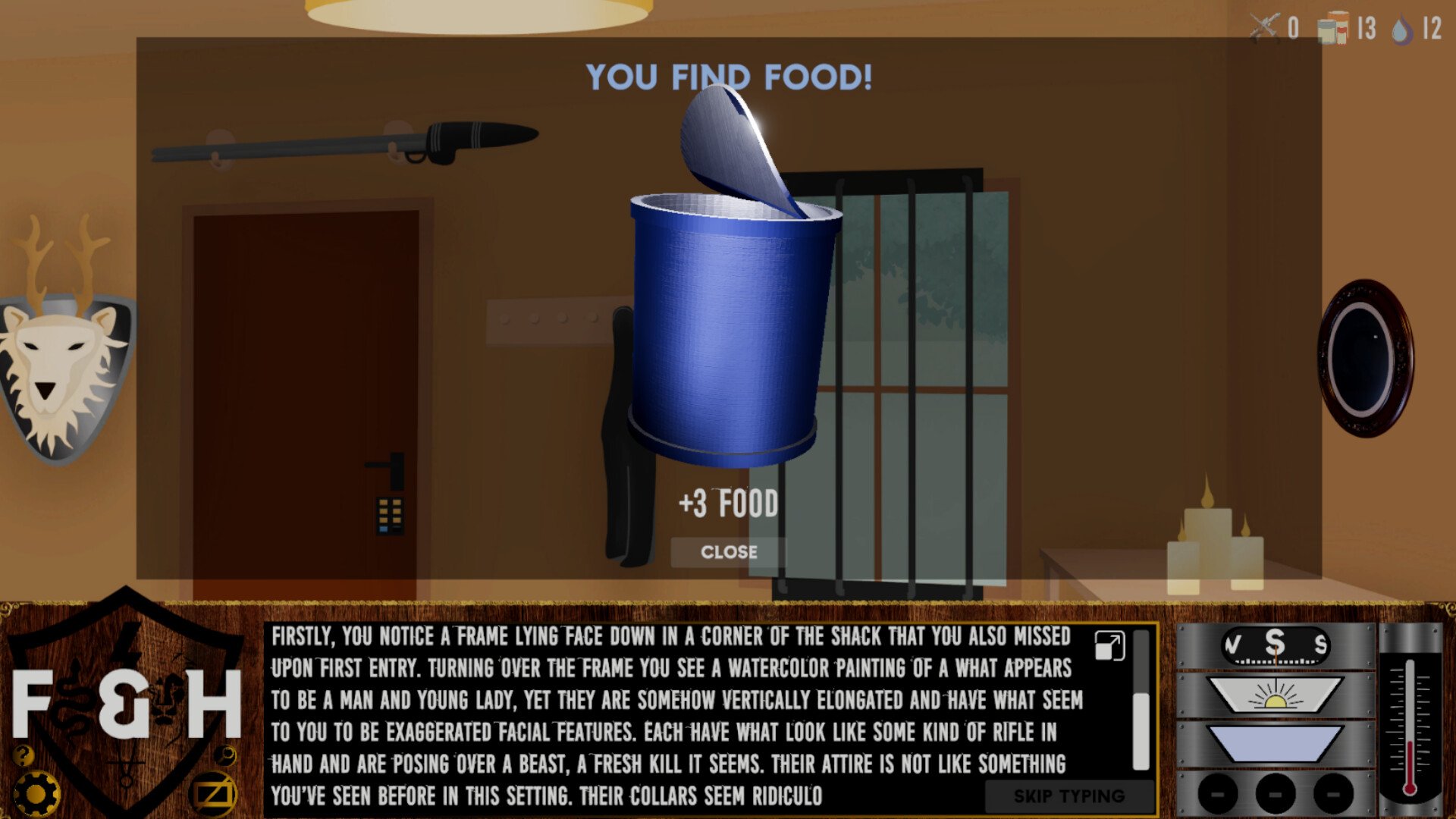Screen dimensions: 1456x819
Task: Click the narrative text scrollbar
Action: click(x=1141, y=728)
